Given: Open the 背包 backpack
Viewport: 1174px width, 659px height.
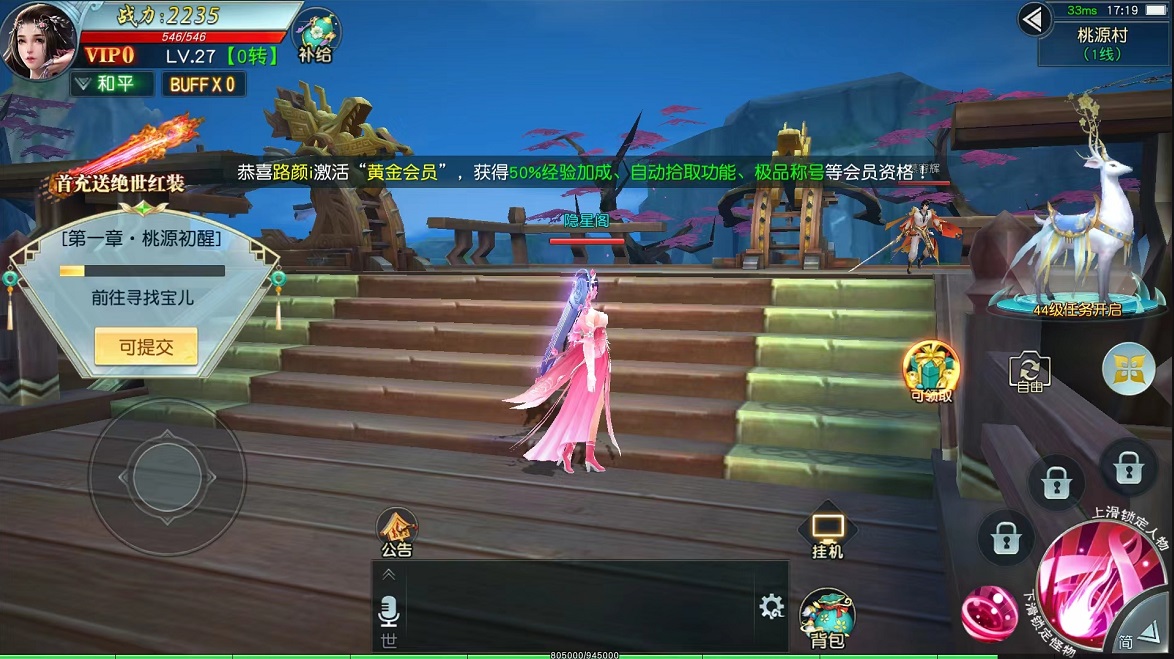Looking at the screenshot, I should (827, 618).
